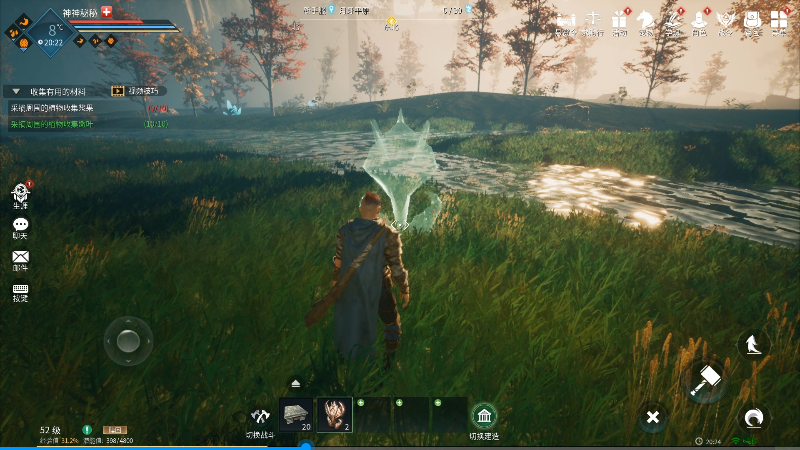Collapse the quest tracker with the triangle arrow
Viewport: 800px width, 450px height.
16,91
